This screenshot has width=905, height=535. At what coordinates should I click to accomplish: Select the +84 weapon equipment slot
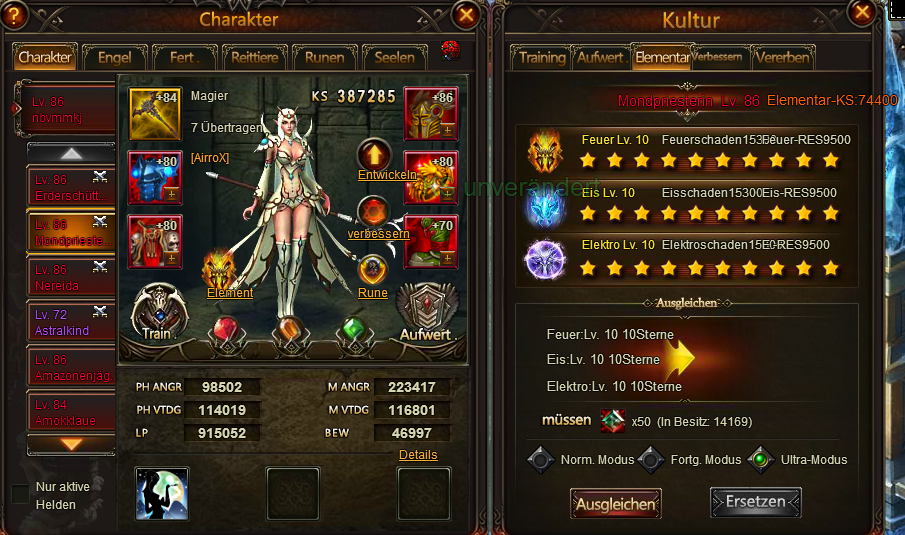(155, 112)
